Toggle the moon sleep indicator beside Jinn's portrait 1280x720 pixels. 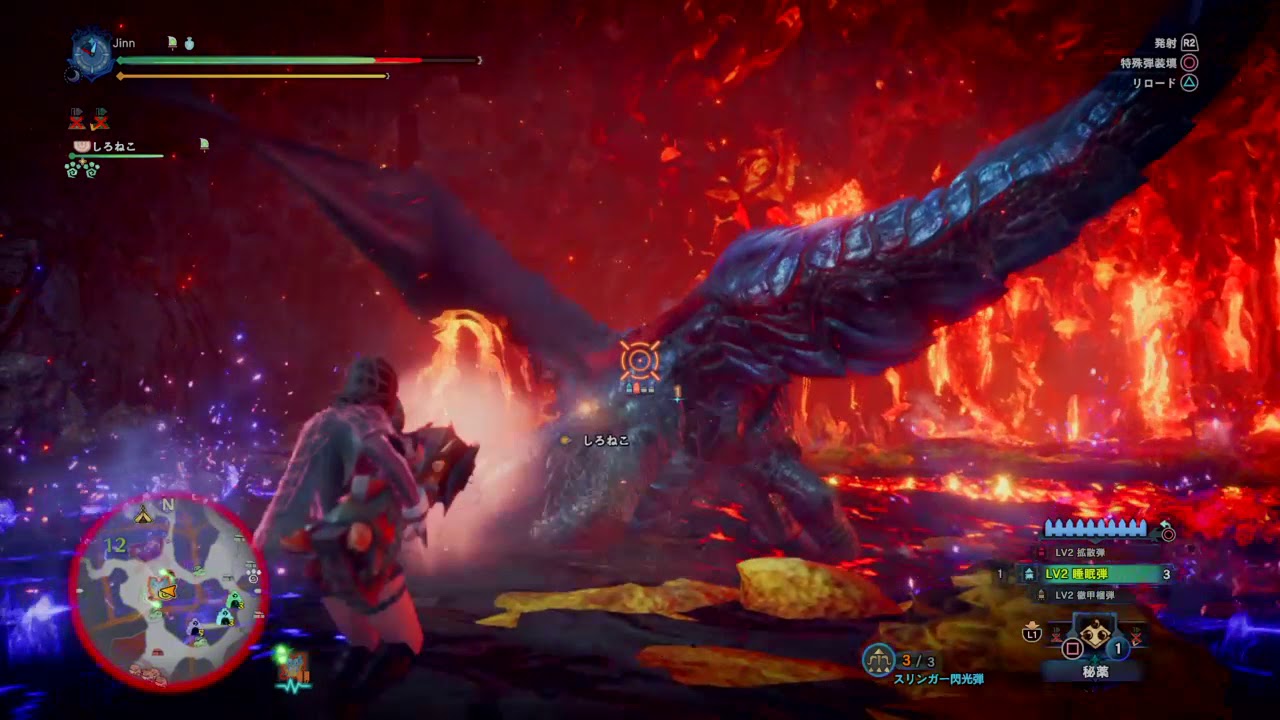(x=73, y=76)
